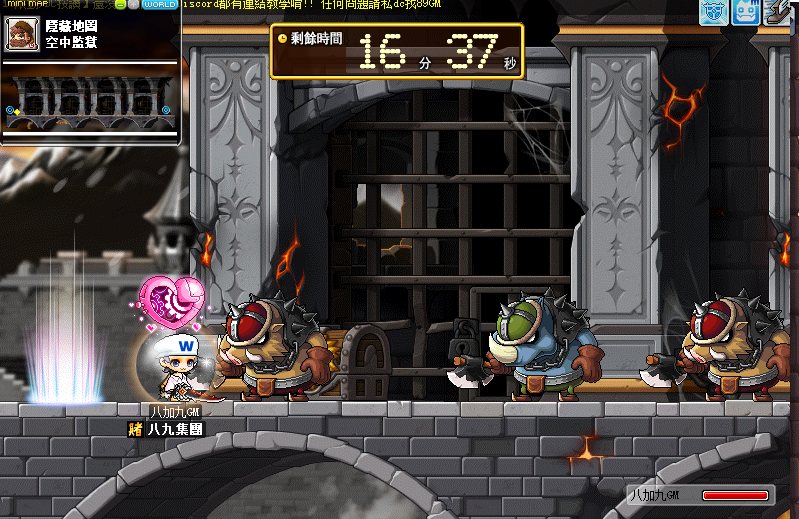
Task: Expand the minimap with the grey plus button
Action: point(134,5)
